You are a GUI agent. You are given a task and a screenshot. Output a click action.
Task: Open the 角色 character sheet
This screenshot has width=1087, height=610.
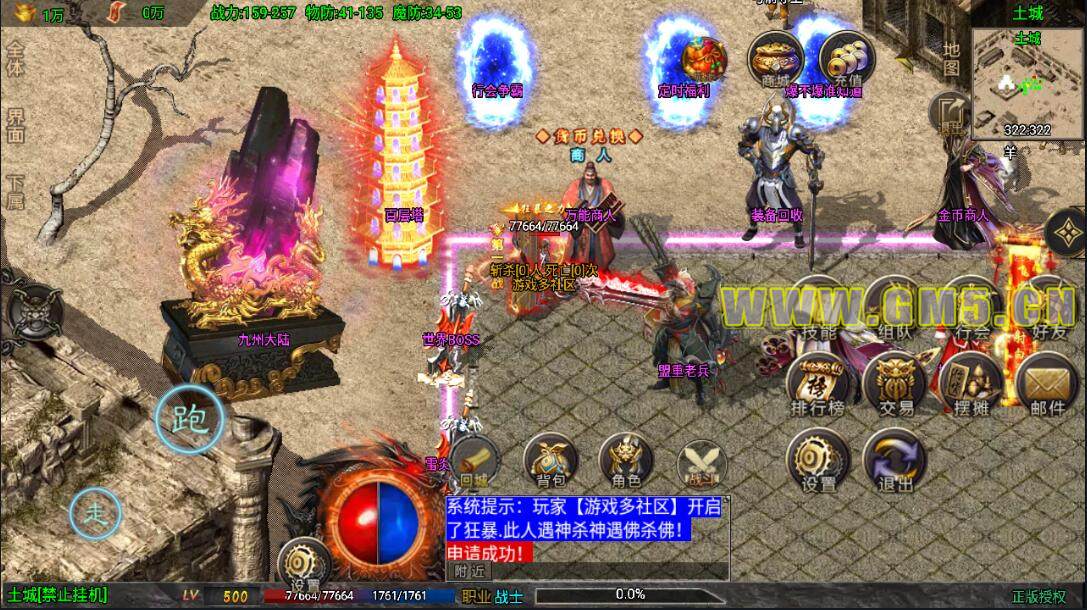click(626, 463)
